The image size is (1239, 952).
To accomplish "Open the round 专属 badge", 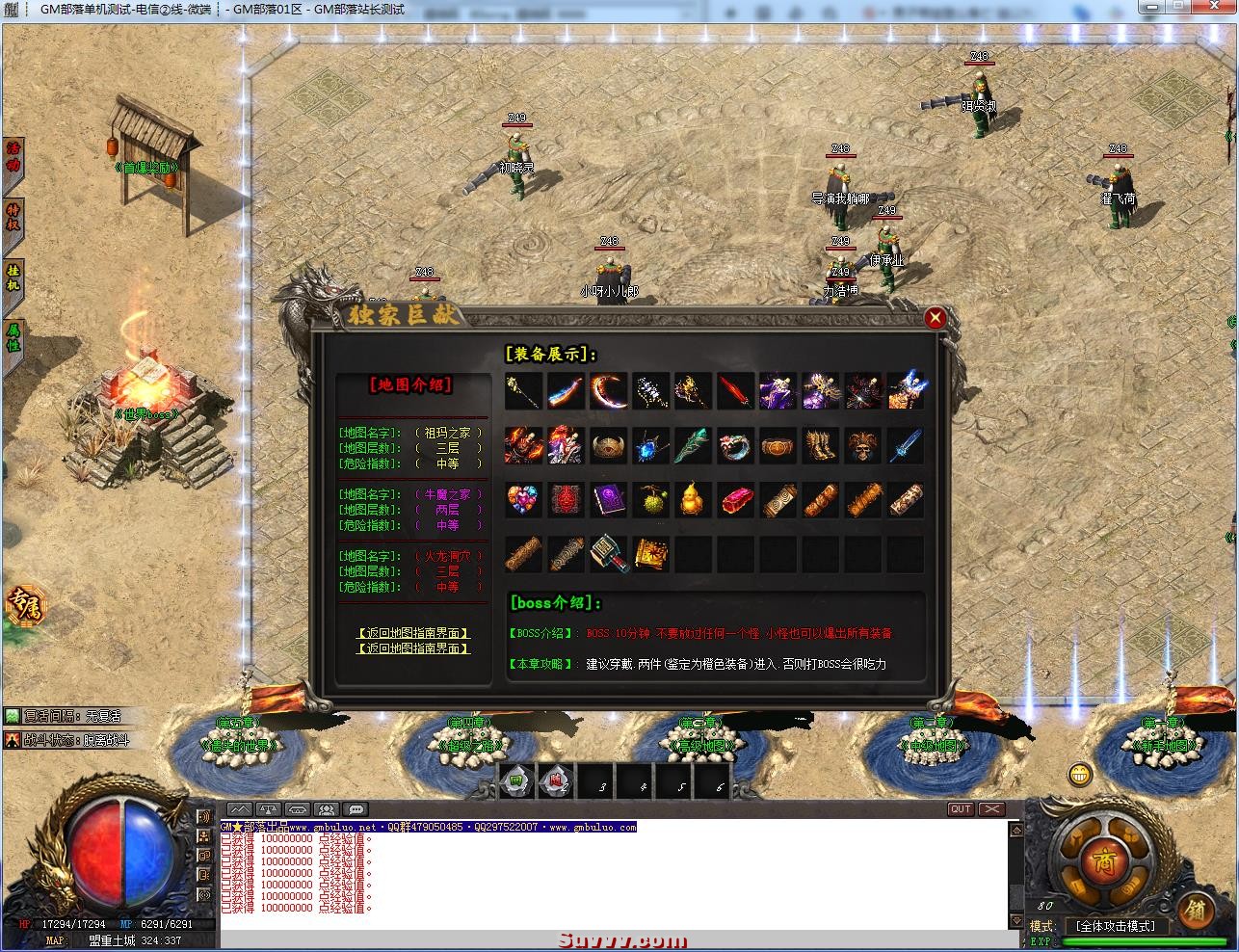I will pos(23,603).
